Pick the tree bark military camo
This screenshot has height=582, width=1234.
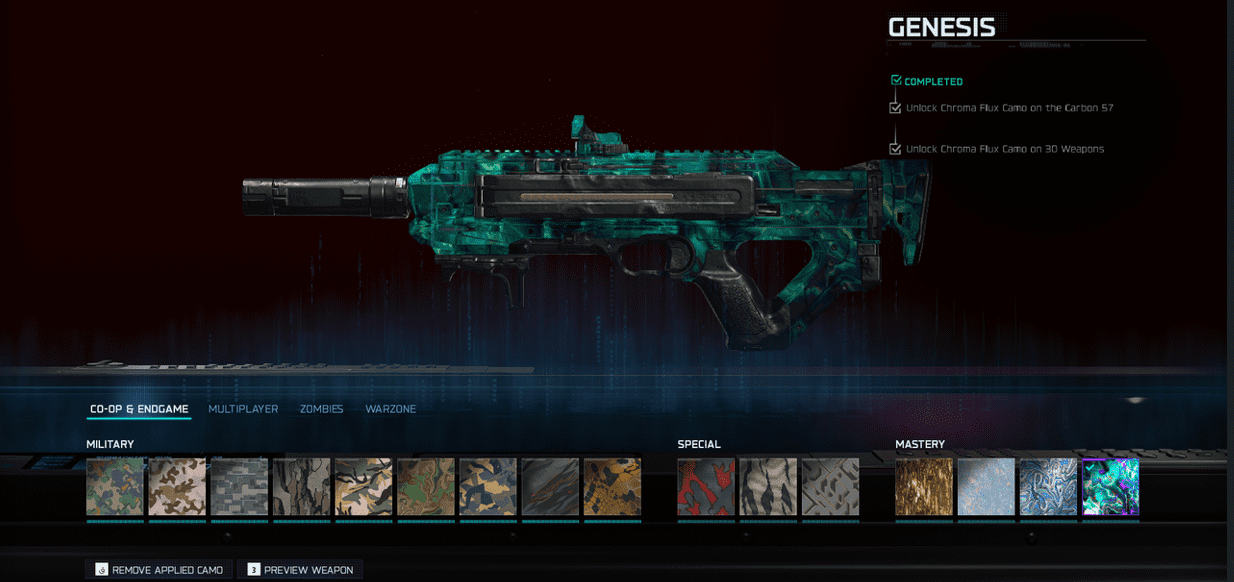tap(301, 487)
